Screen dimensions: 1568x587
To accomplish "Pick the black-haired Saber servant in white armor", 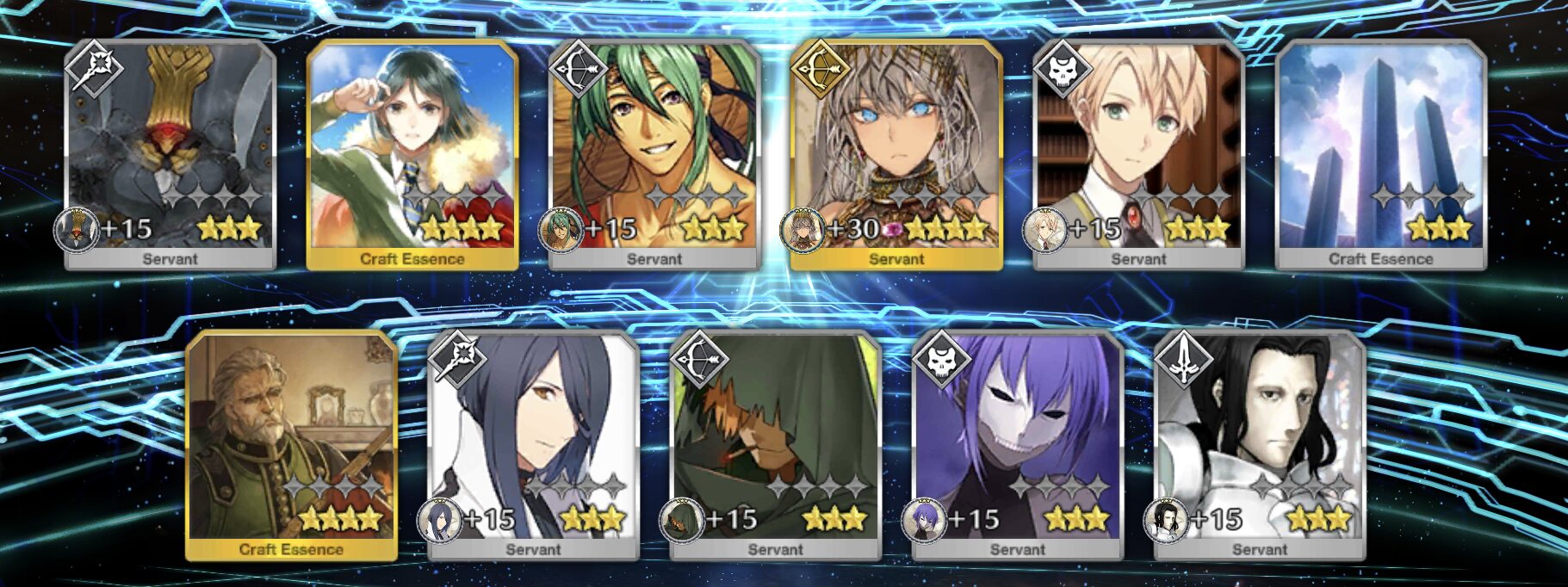I will [x=1259, y=444].
